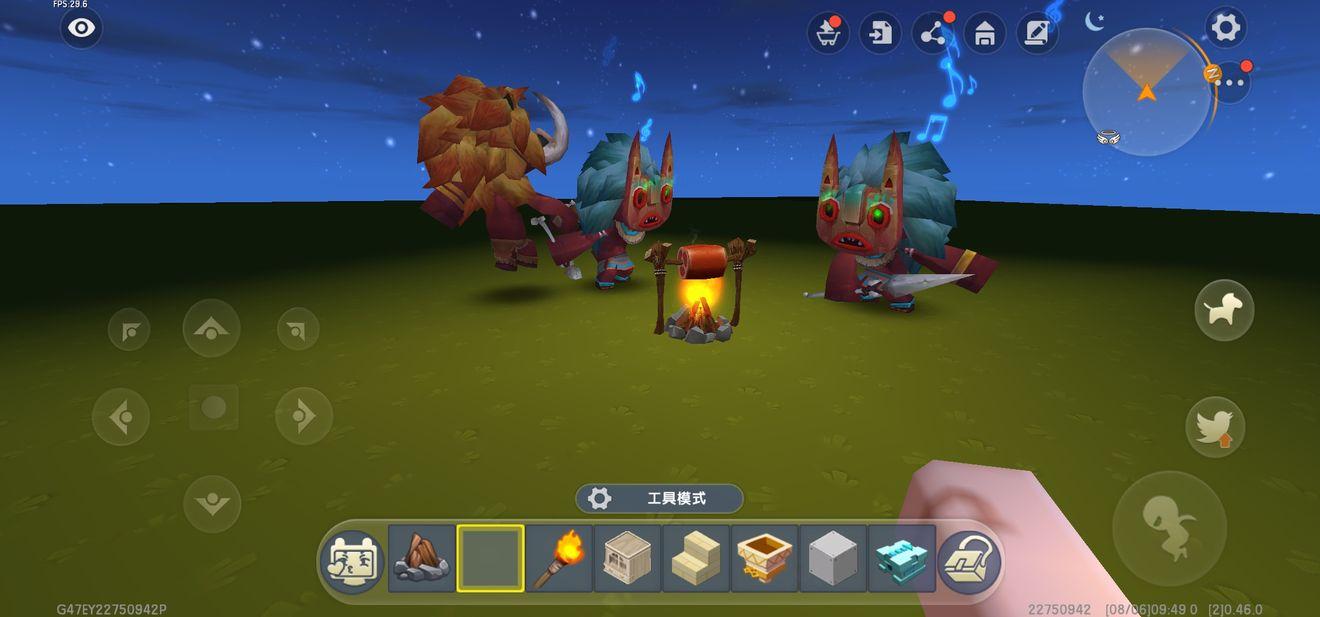Click the circular minimap
Screen dimensions: 1320x617
click(x=1146, y=92)
